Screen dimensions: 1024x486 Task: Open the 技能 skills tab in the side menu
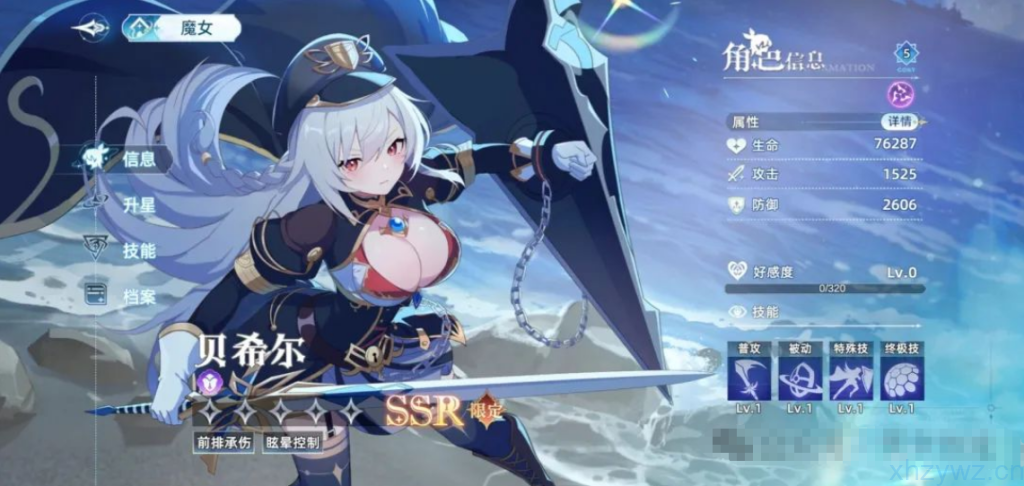tap(138, 250)
